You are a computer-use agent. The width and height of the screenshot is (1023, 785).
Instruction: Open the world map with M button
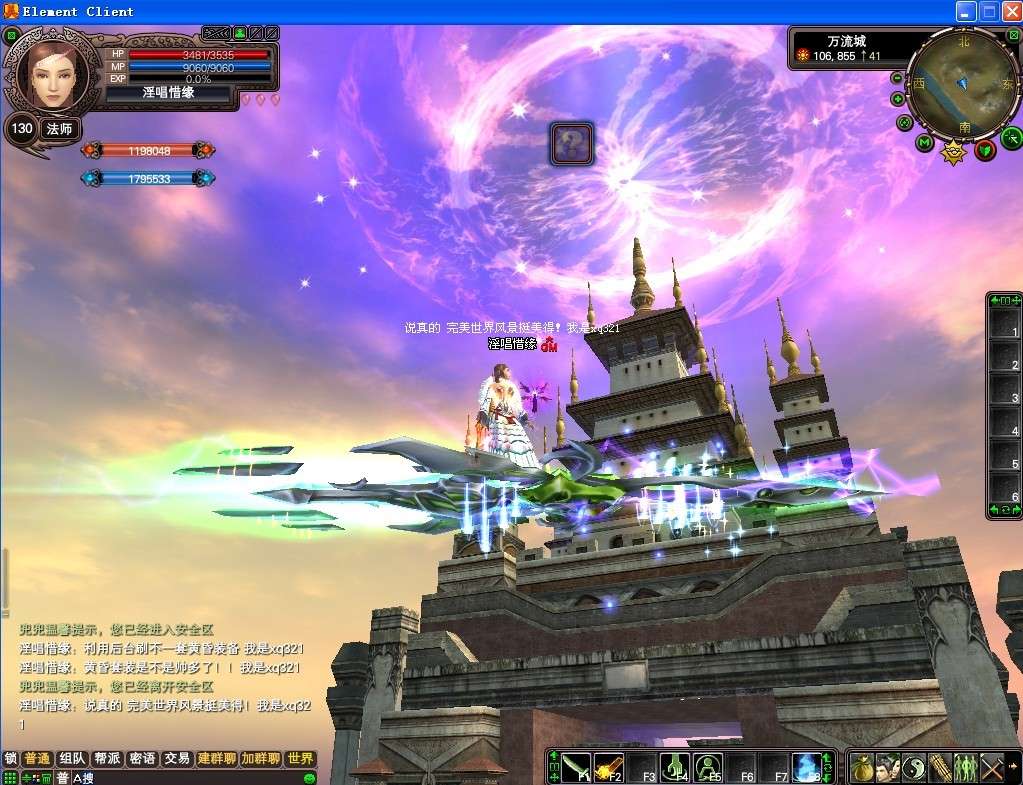(925, 143)
